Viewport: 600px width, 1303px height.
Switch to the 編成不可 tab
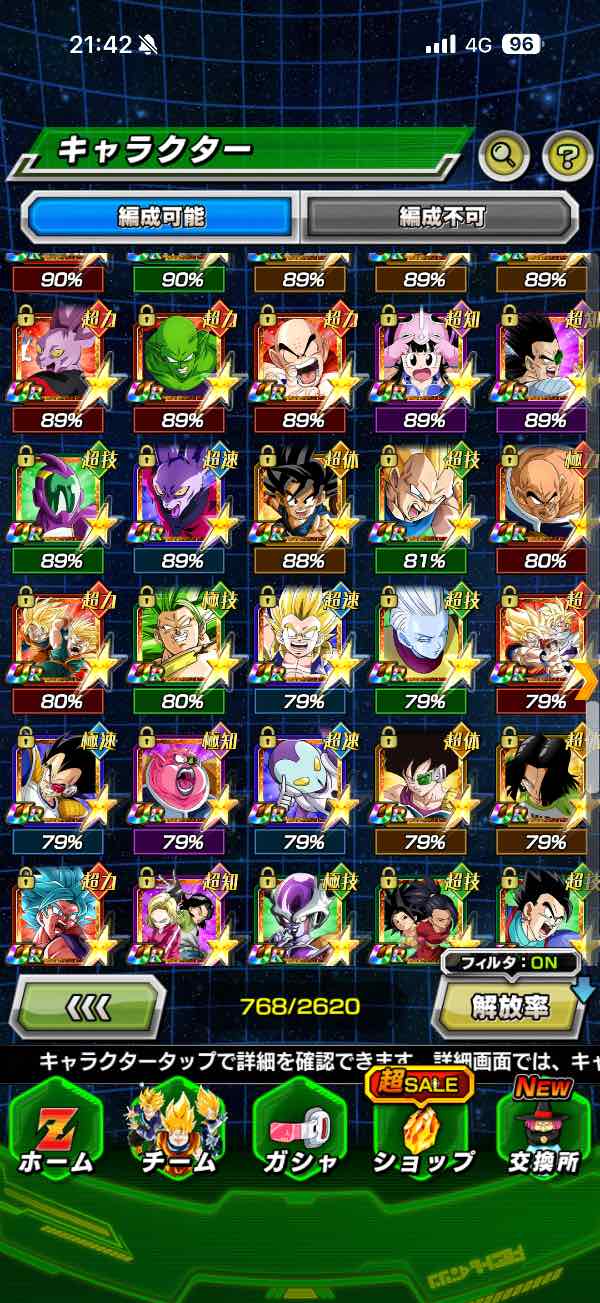click(441, 216)
